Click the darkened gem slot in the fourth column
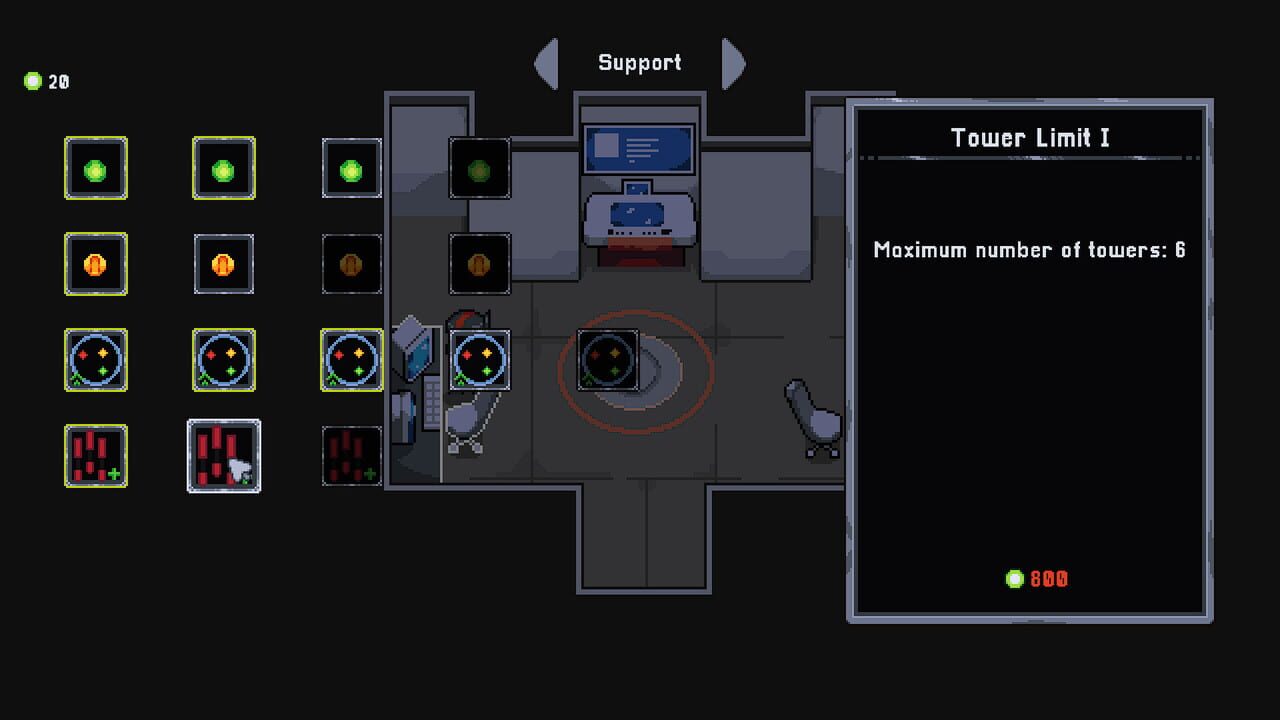The width and height of the screenshot is (1280, 720). point(479,167)
